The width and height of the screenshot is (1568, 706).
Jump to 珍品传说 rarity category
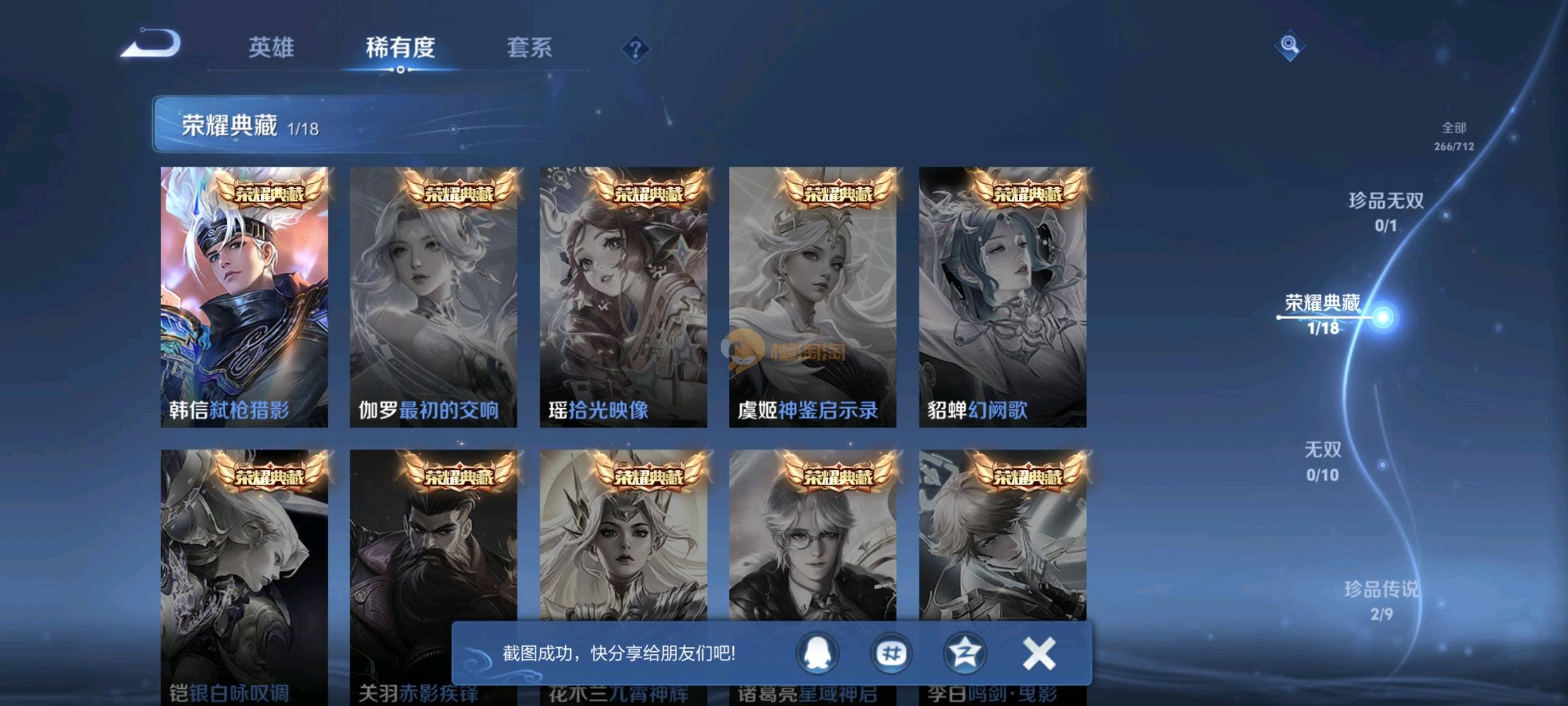1381,599
